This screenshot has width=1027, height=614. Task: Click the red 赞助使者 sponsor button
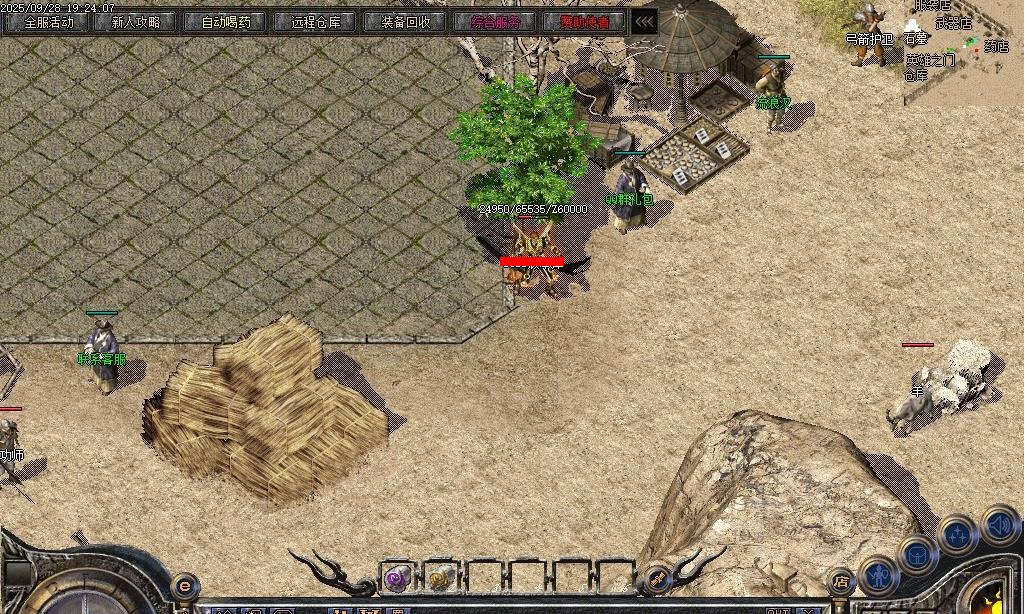coord(585,22)
